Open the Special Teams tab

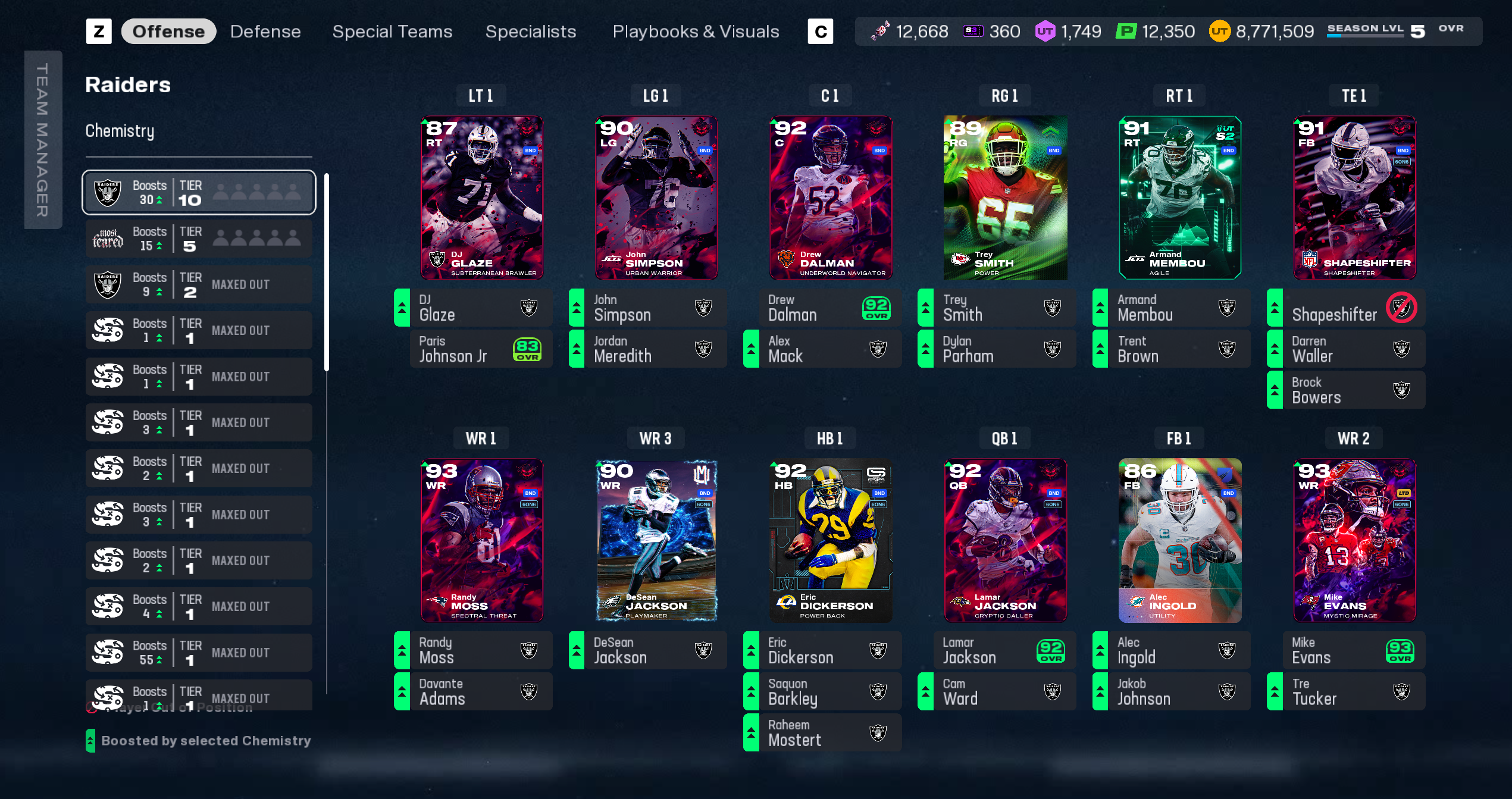(392, 32)
